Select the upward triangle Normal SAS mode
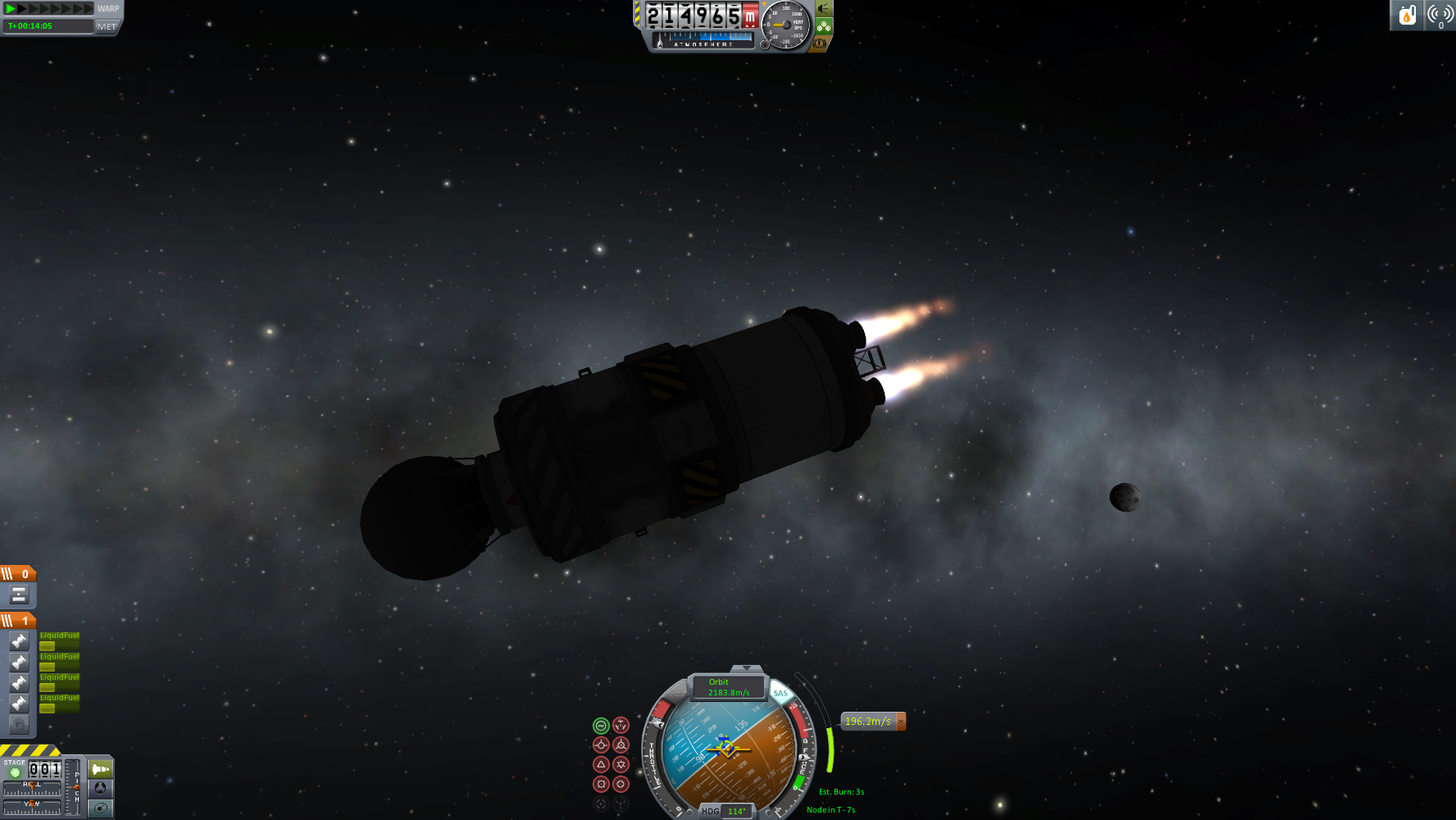 coord(601,764)
